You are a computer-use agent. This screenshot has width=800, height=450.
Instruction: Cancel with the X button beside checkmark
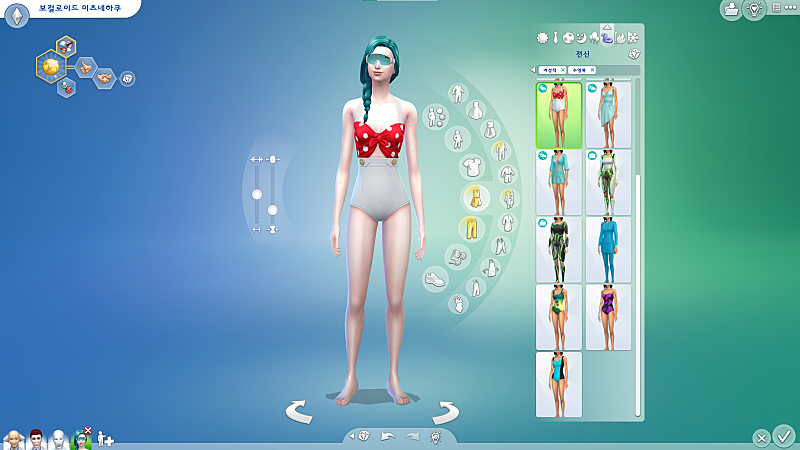coord(761,437)
